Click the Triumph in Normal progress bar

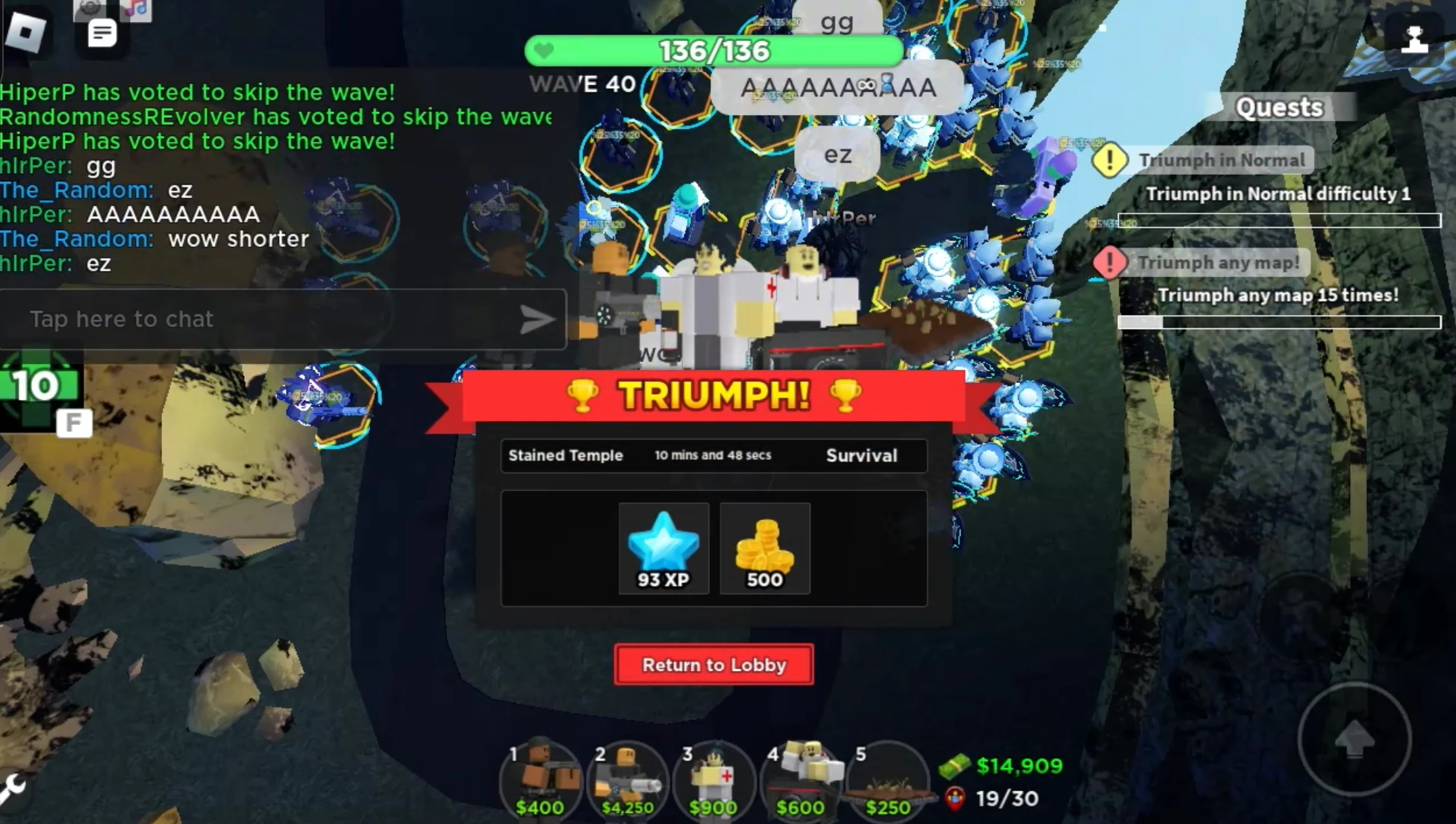(1279, 219)
